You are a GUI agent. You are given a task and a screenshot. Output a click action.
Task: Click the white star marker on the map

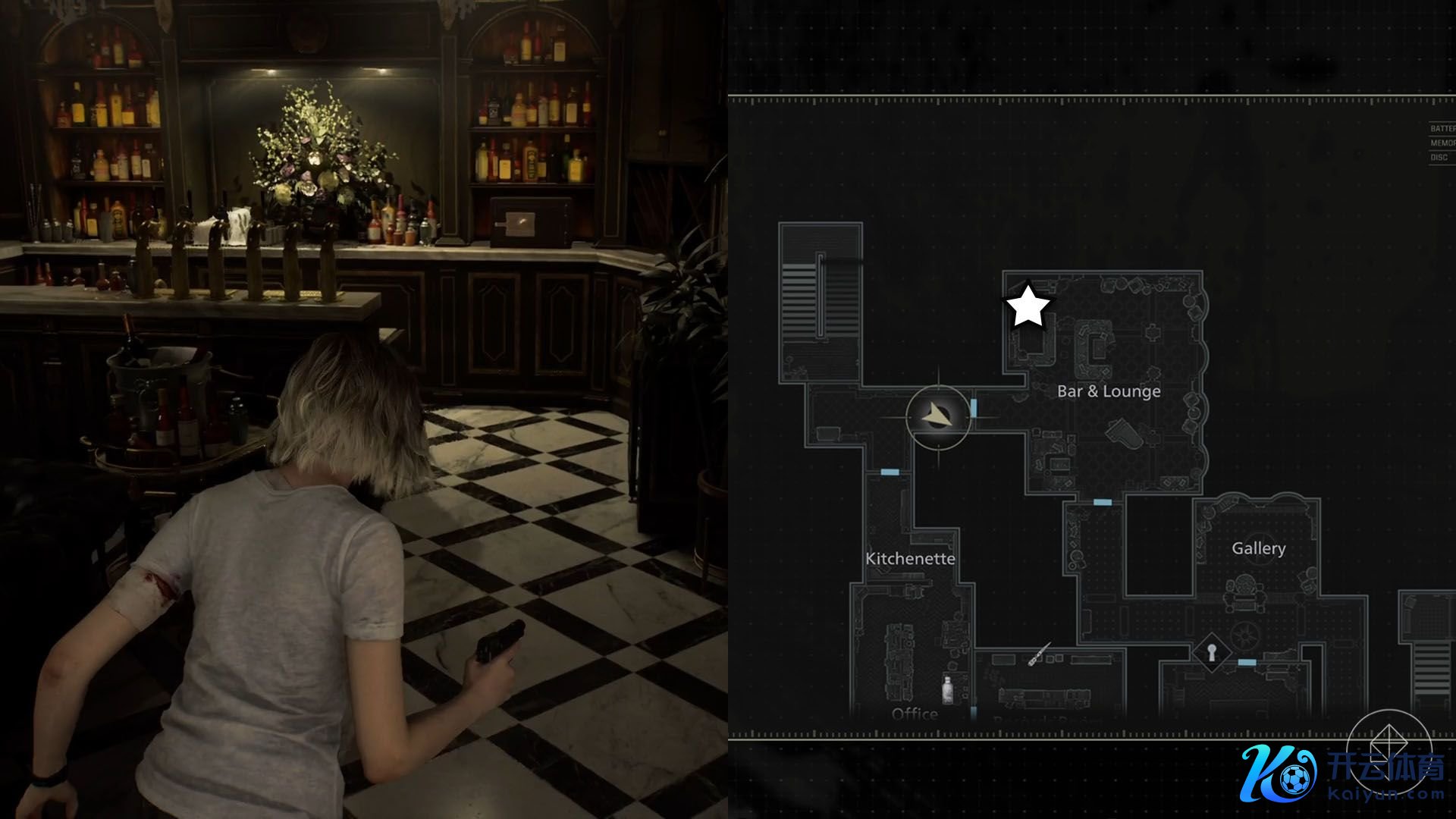(1028, 306)
